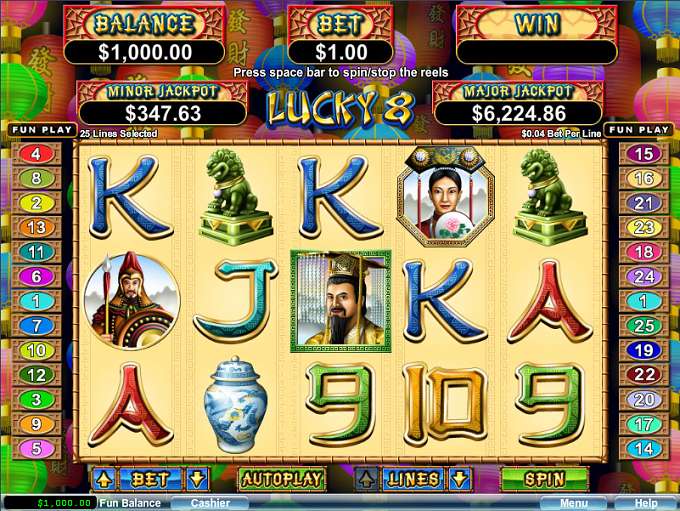Pick payline number 15
The height and width of the screenshot is (511, 680).
[x=644, y=154]
